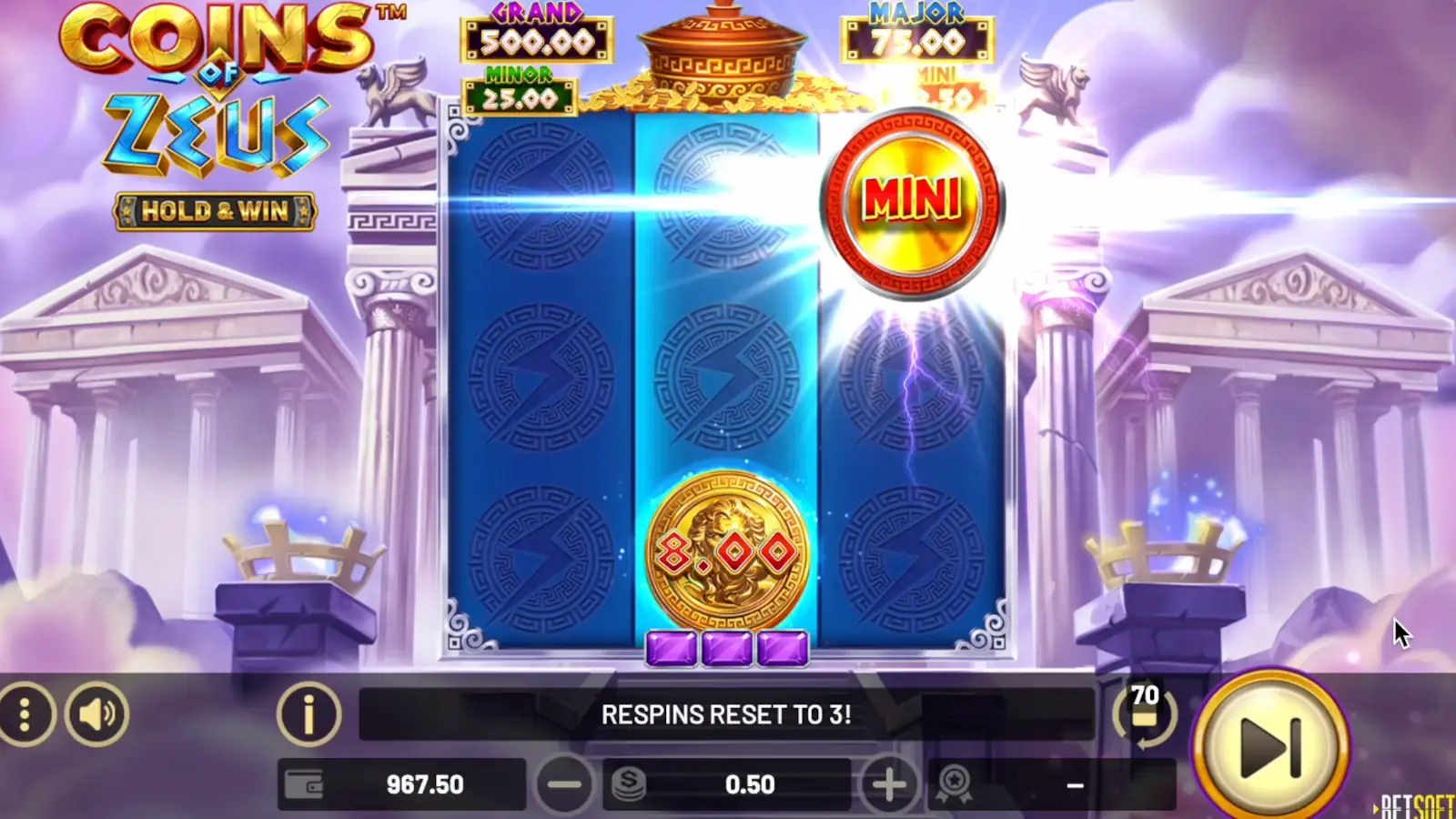
Task: Mute the game sound with speaker icon
Action: click(x=97, y=714)
